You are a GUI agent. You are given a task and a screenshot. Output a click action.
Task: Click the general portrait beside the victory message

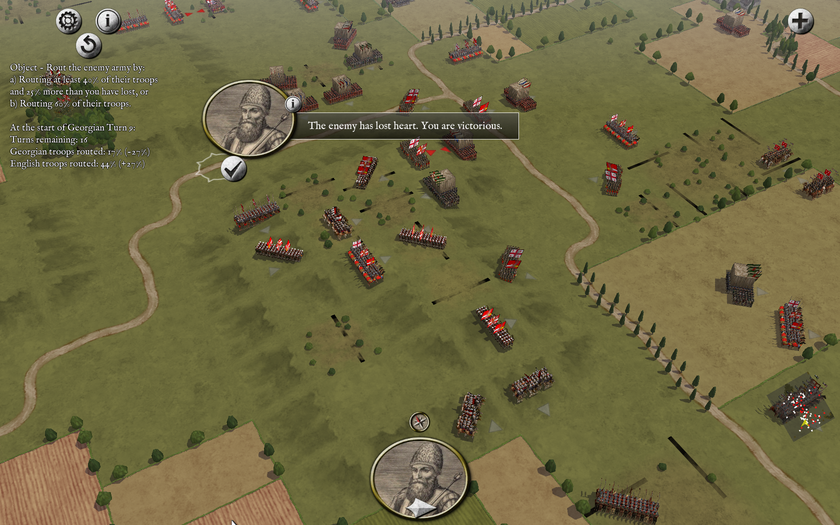[x=247, y=119]
